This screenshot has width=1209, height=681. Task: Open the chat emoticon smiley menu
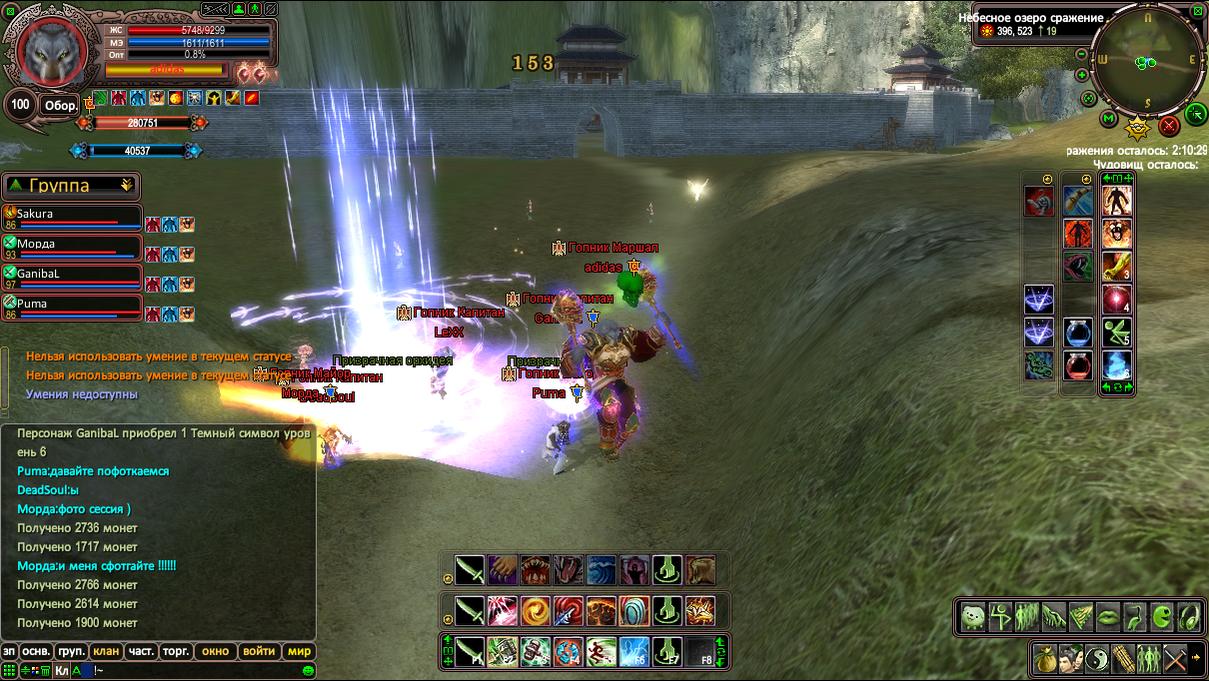(308, 670)
